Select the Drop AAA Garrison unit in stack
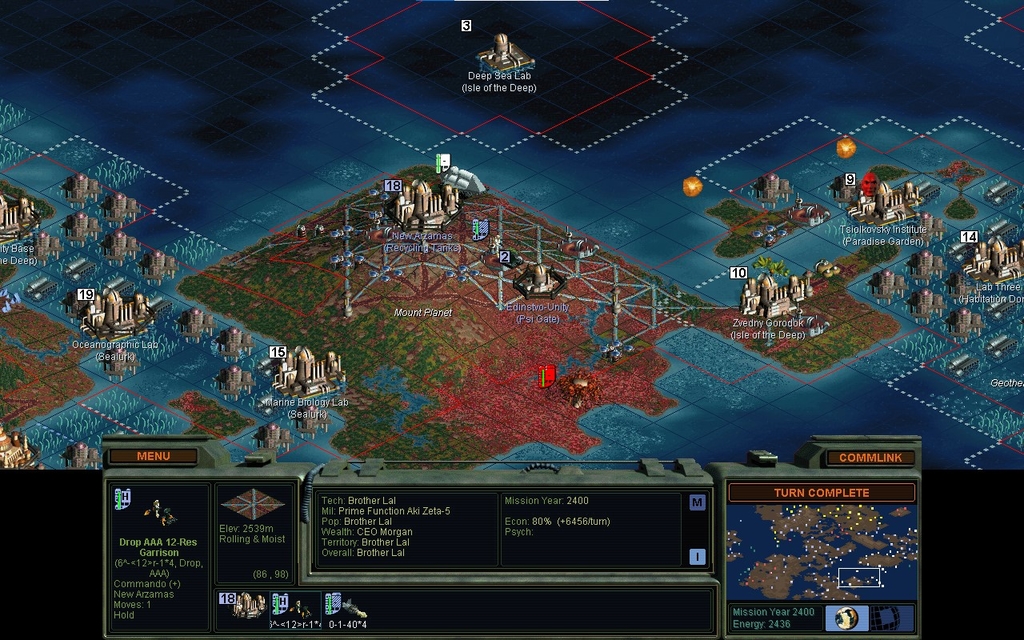Viewport: 1024px width, 640px height. (296, 607)
